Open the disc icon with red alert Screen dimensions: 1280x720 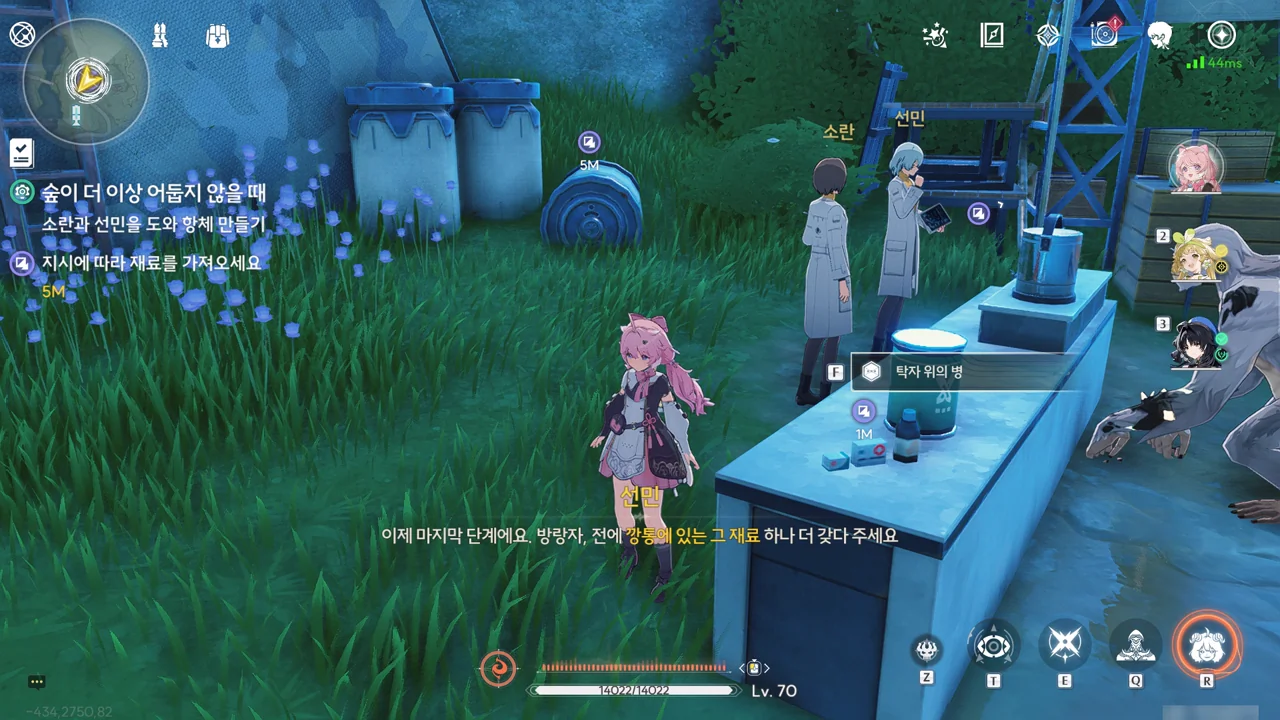click(1104, 34)
